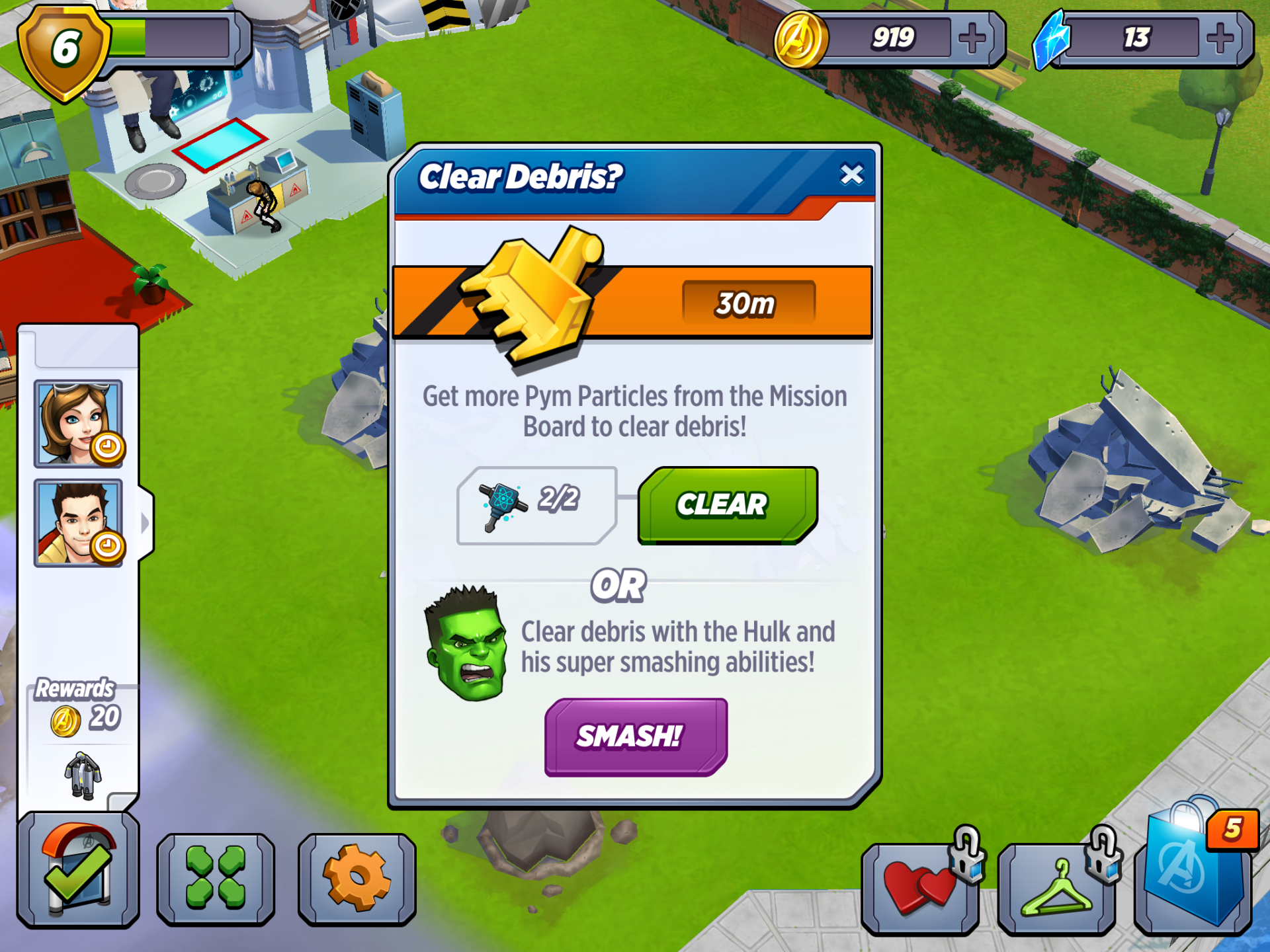The width and height of the screenshot is (1270, 952).
Task: Add more gold coins with the plus button
Action: pos(971,39)
